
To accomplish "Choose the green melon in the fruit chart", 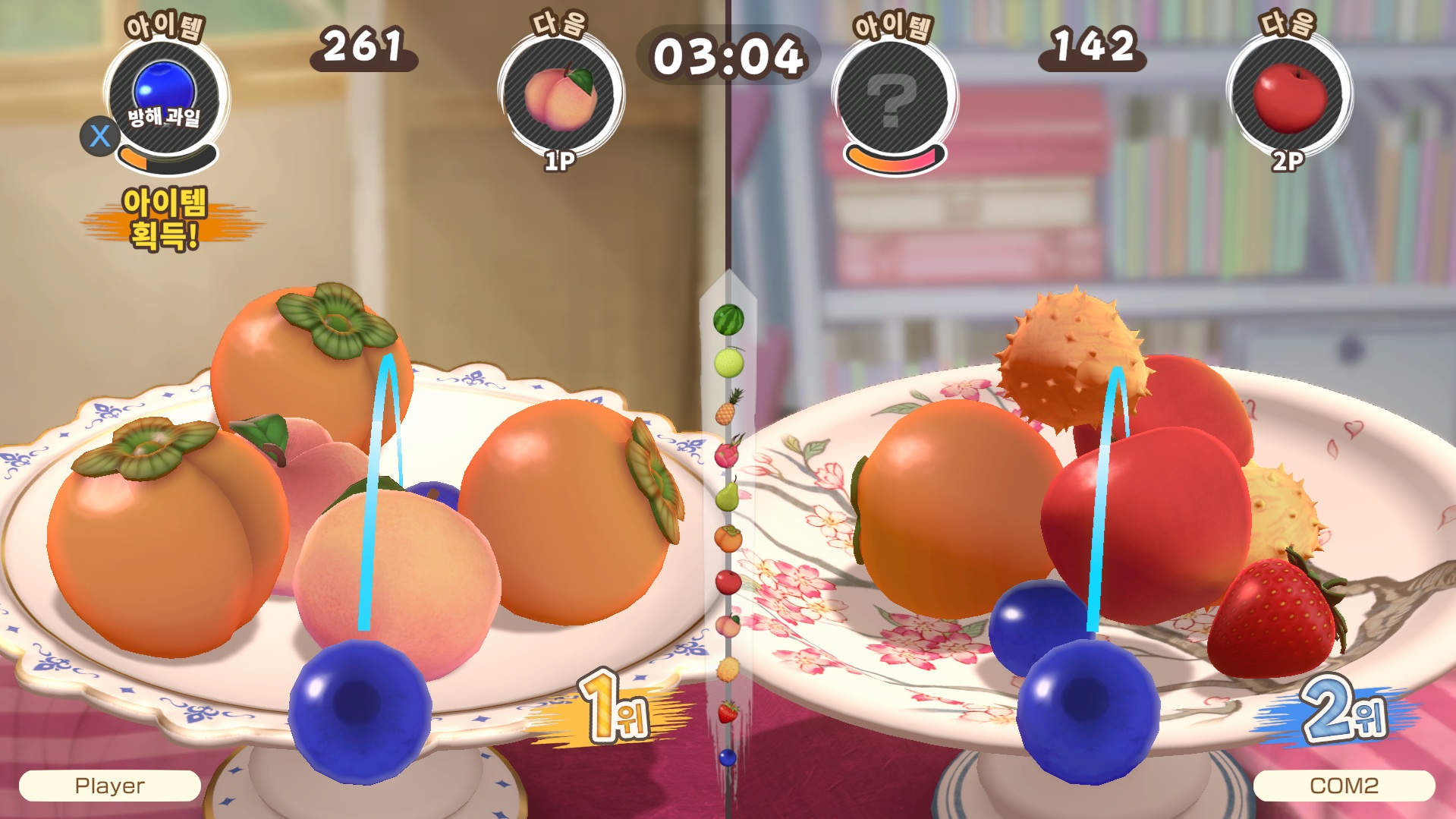I will 728,363.
